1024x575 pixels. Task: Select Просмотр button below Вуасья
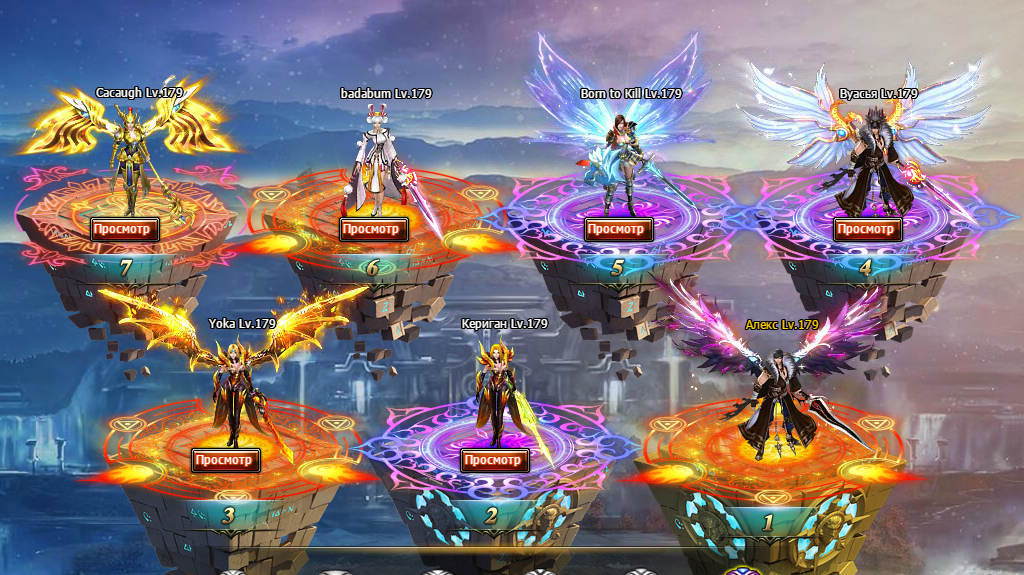pyautogui.click(x=867, y=229)
